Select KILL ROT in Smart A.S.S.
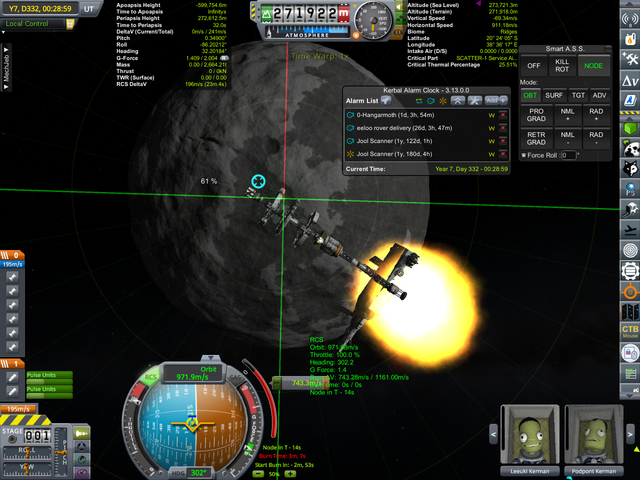This screenshot has width=640, height=480. click(563, 65)
